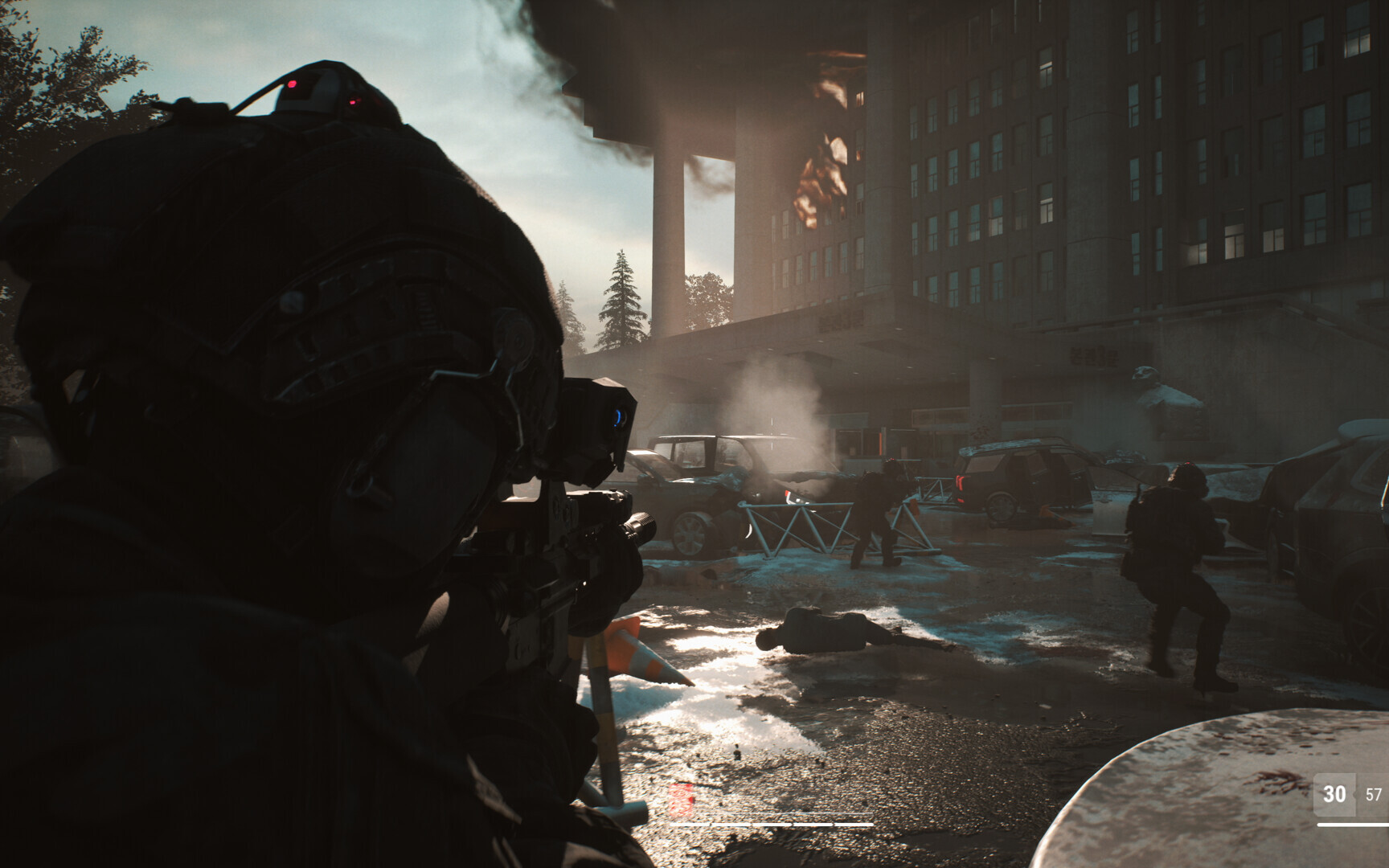This screenshot has width=1389, height=868.
Task: Click the segmented white stamina bar
Action: (x=772, y=825)
